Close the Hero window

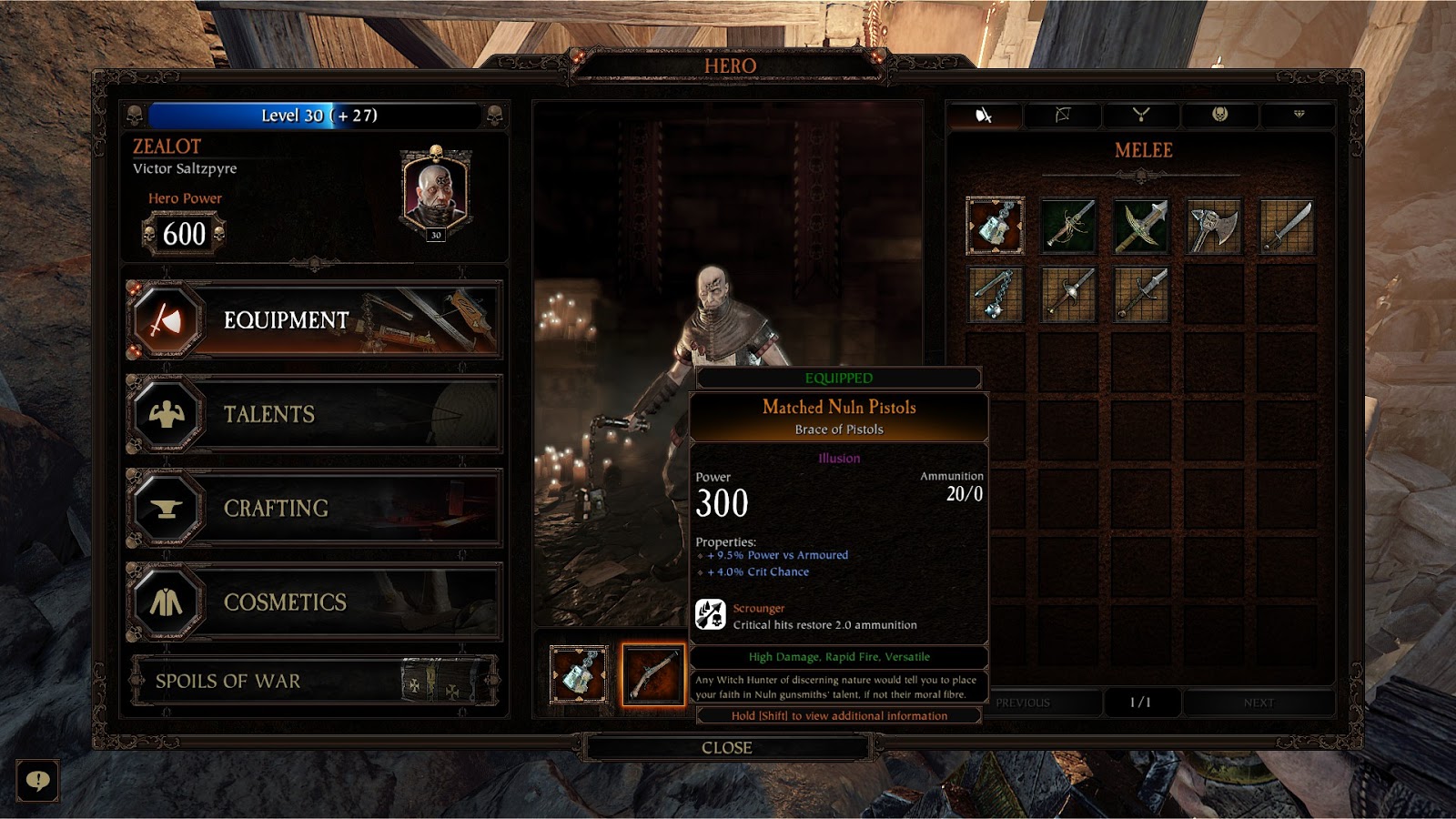click(726, 748)
